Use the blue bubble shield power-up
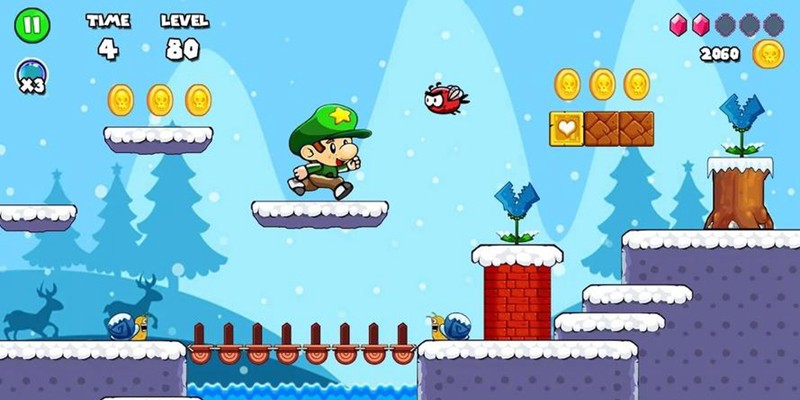The width and height of the screenshot is (800, 400). click(30, 71)
